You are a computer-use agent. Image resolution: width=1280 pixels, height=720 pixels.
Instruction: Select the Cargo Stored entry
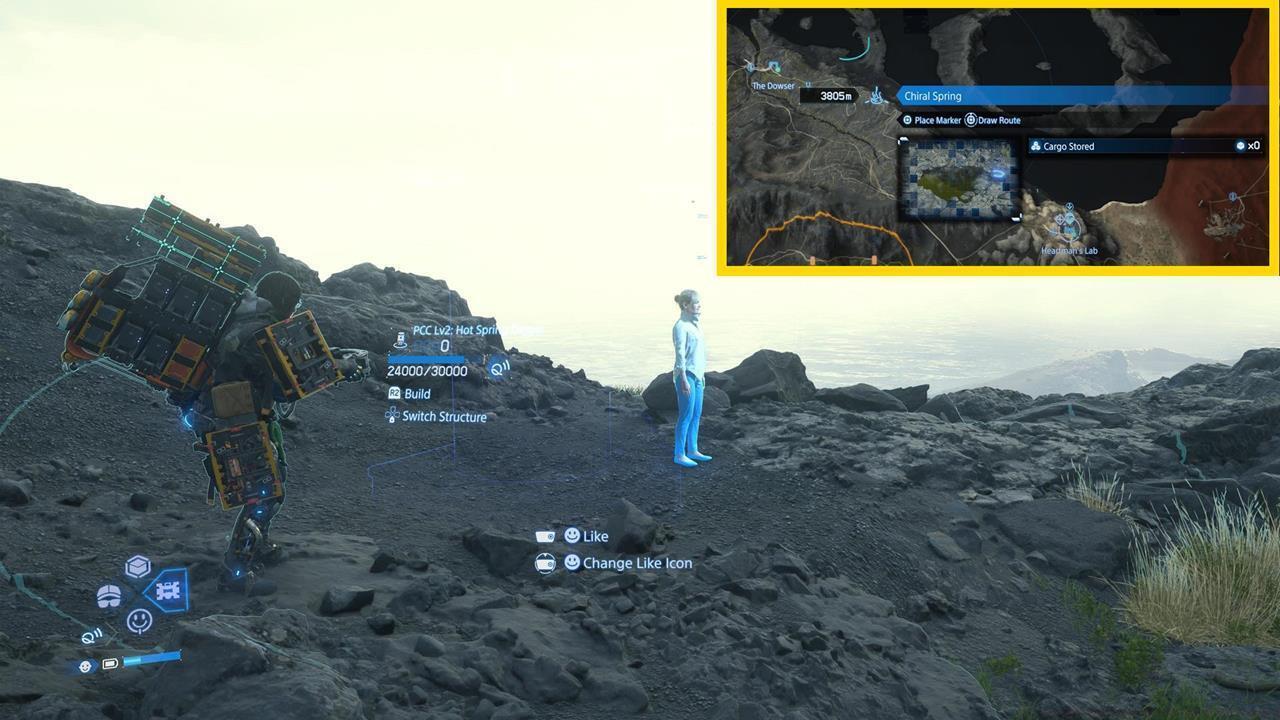click(1100, 145)
